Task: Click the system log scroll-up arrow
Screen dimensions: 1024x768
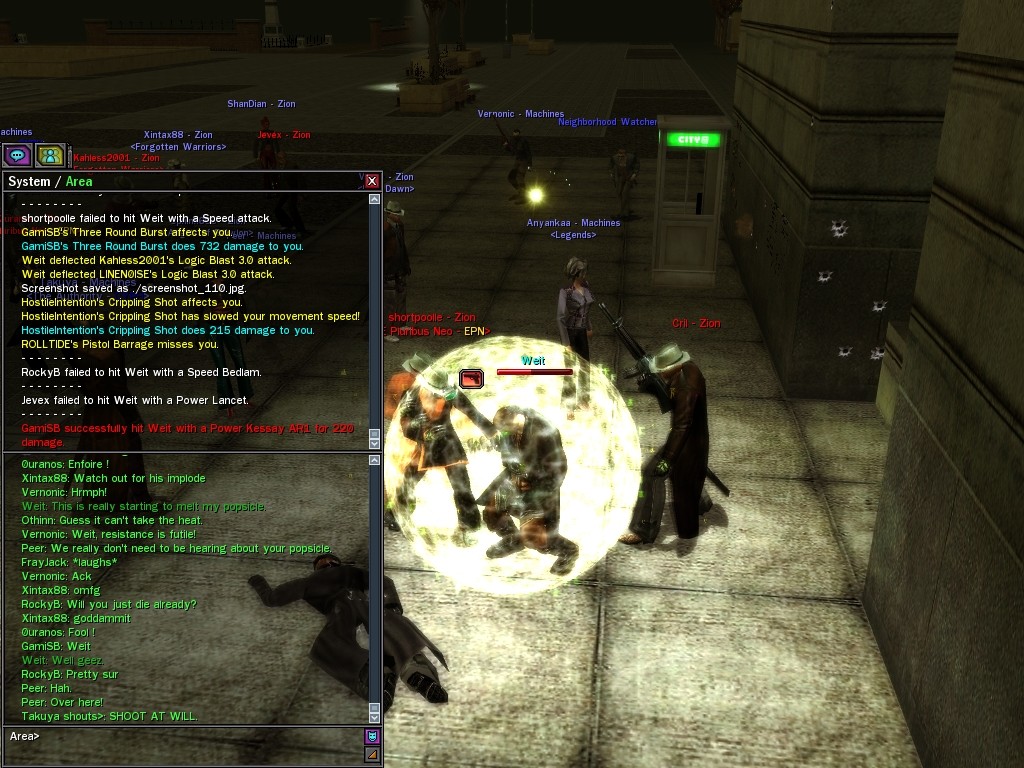Action: point(375,199)
